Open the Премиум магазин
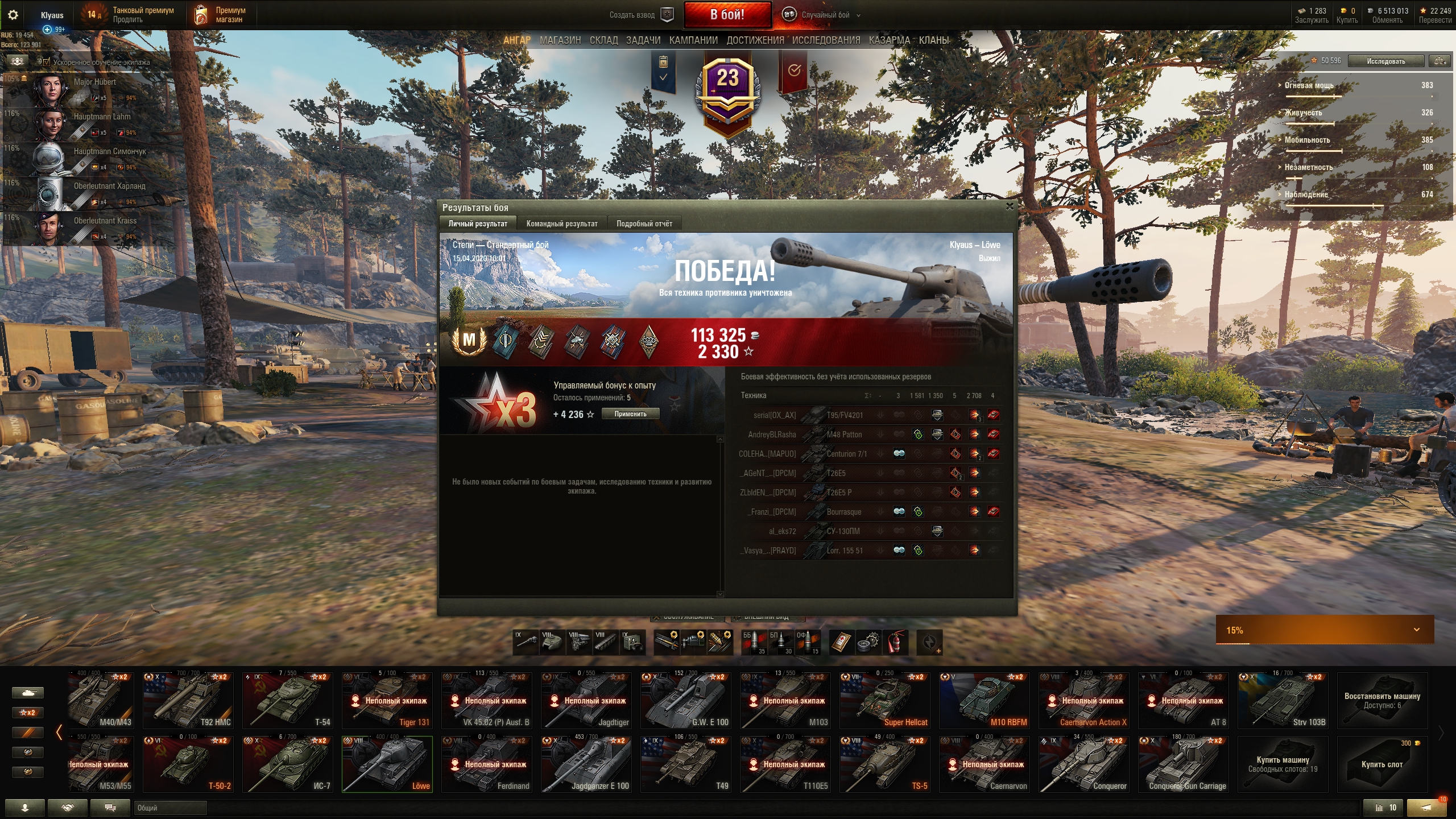The width and height of the screenshot is (1456, 819). 222,15
